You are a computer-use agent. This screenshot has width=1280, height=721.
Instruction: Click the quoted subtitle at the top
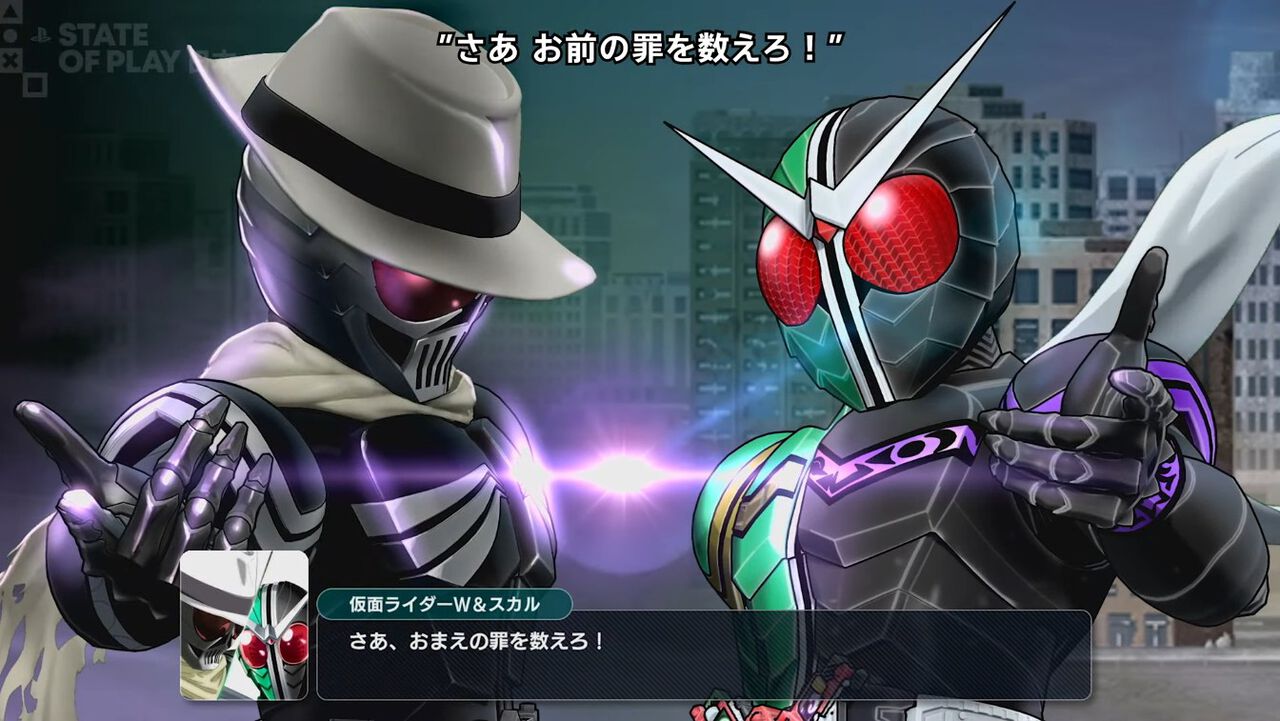click(x=640, y=44)
